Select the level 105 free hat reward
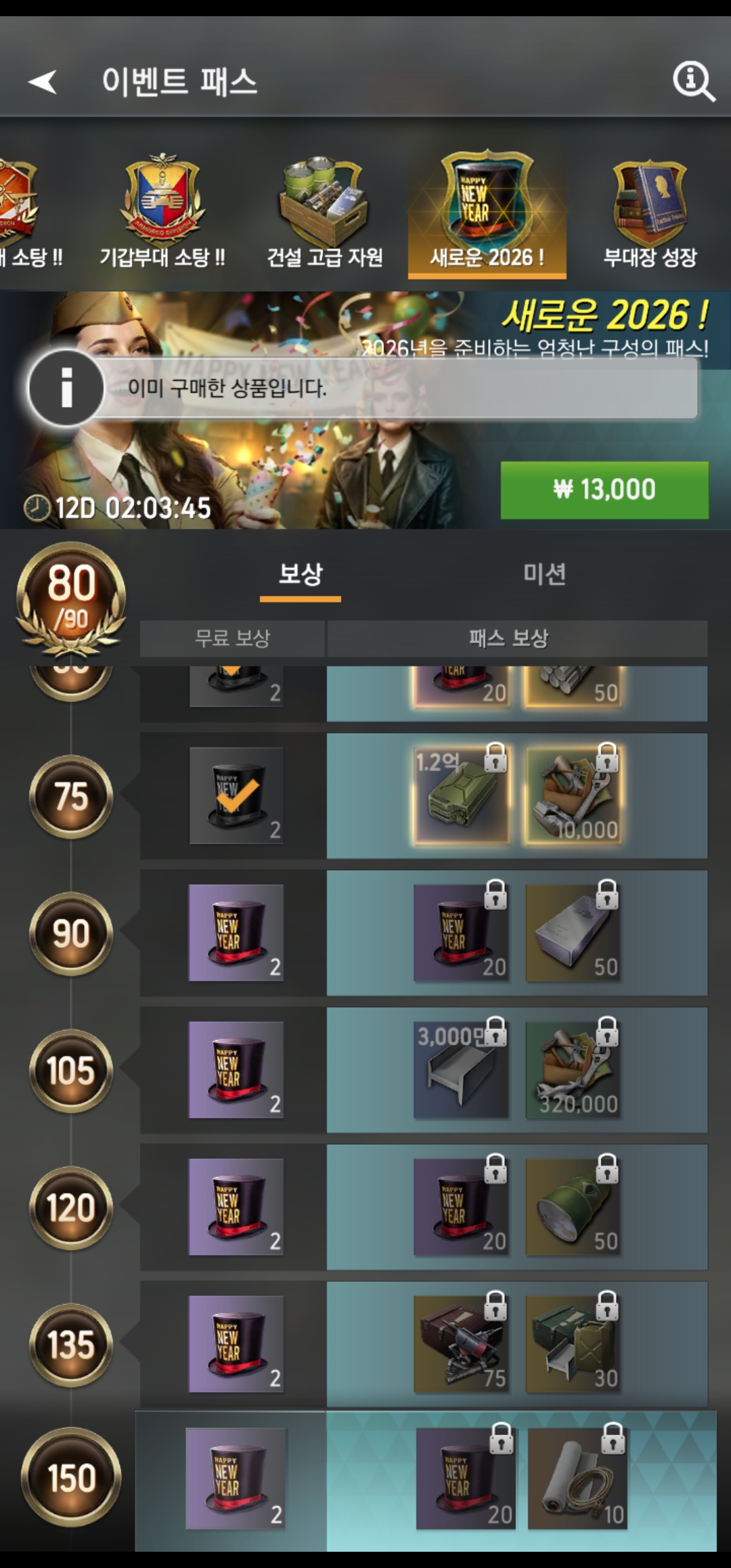The width and height of the screenshot is (731, 1568). (x=236, y=1070)
